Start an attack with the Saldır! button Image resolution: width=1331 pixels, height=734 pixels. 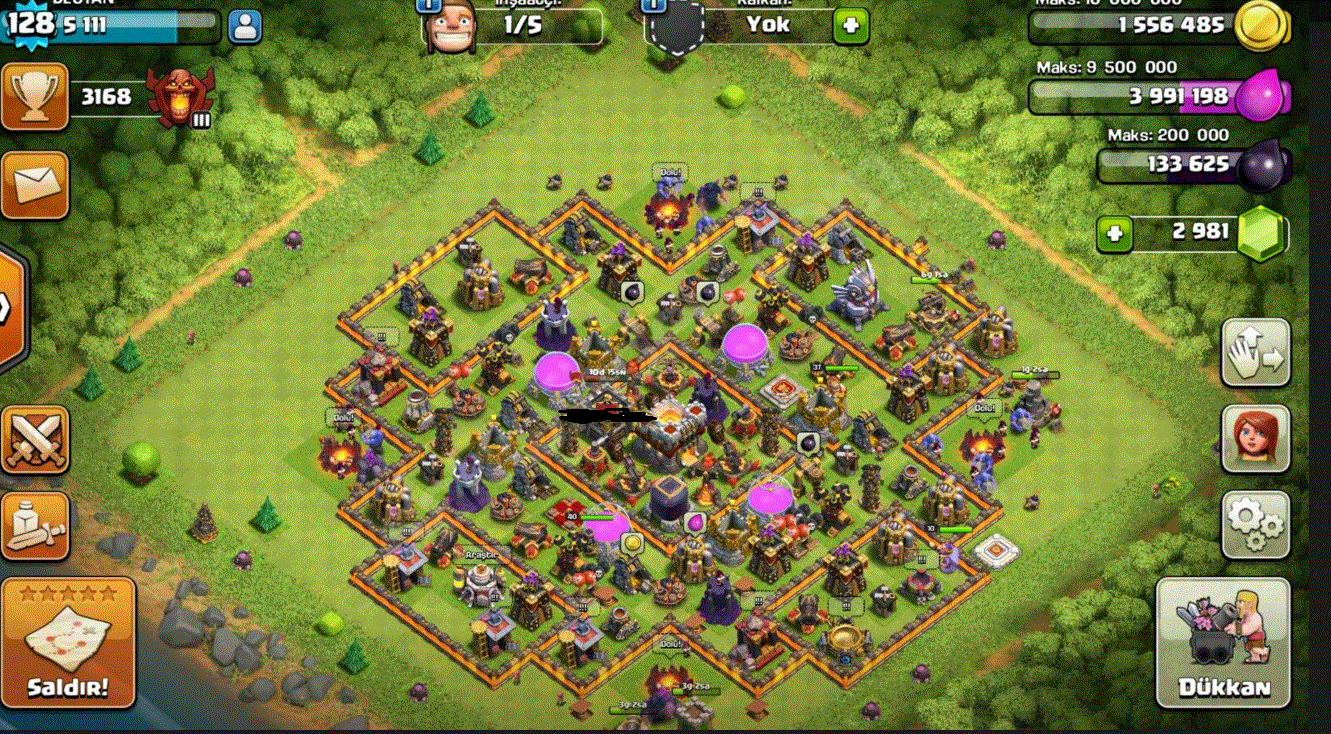[x=68, y=642]
